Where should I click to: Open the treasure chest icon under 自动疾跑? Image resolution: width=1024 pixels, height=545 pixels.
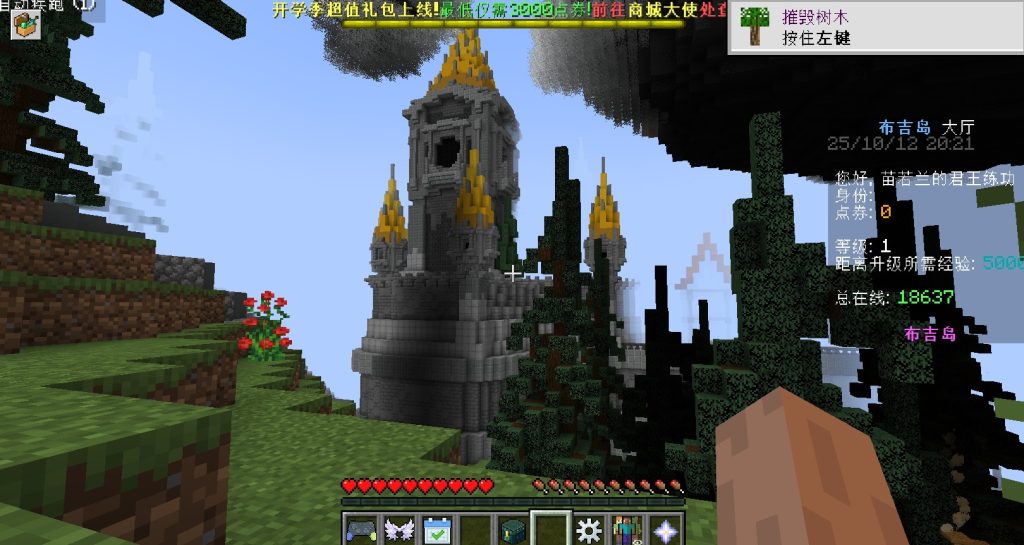pos(23,25)
